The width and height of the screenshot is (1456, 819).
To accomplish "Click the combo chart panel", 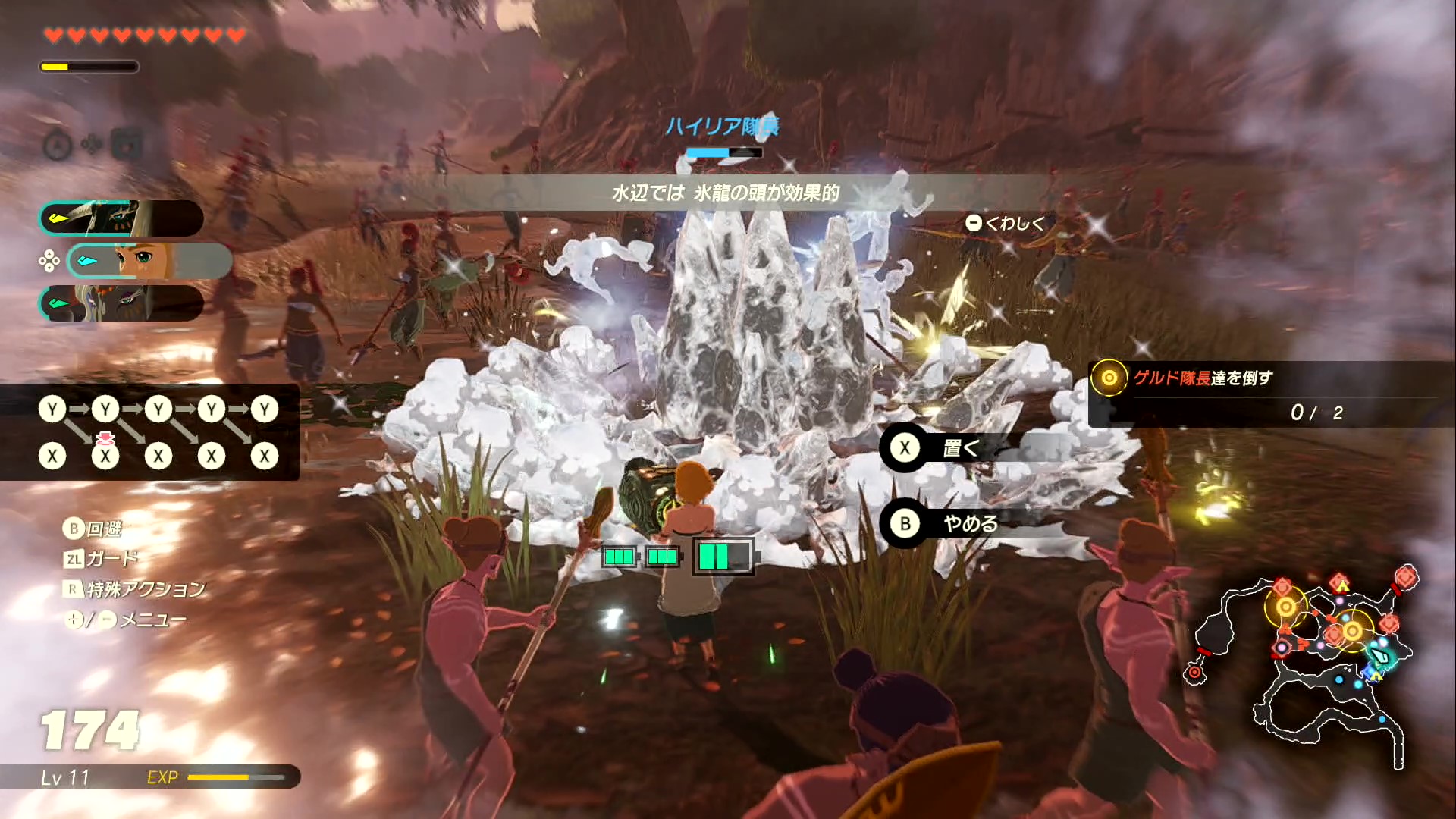I will 150,432.
